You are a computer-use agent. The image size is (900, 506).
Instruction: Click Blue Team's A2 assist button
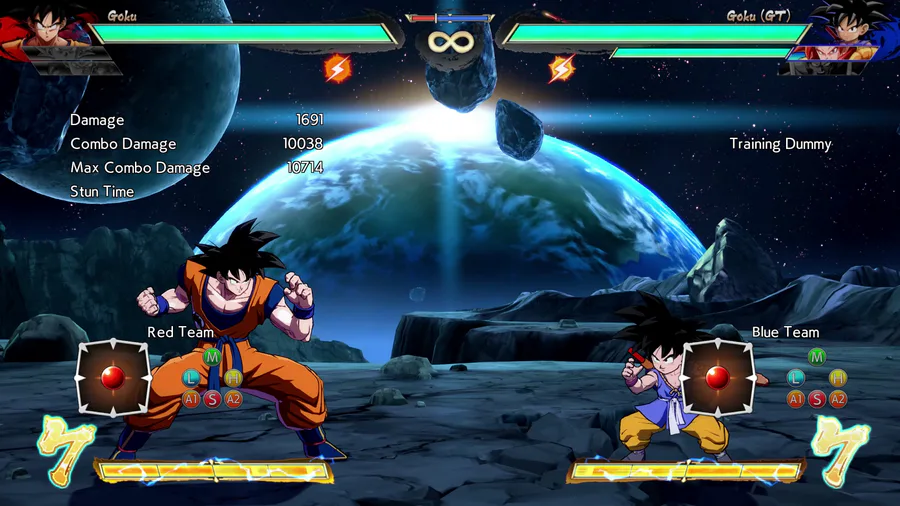[x=838, y=399]
